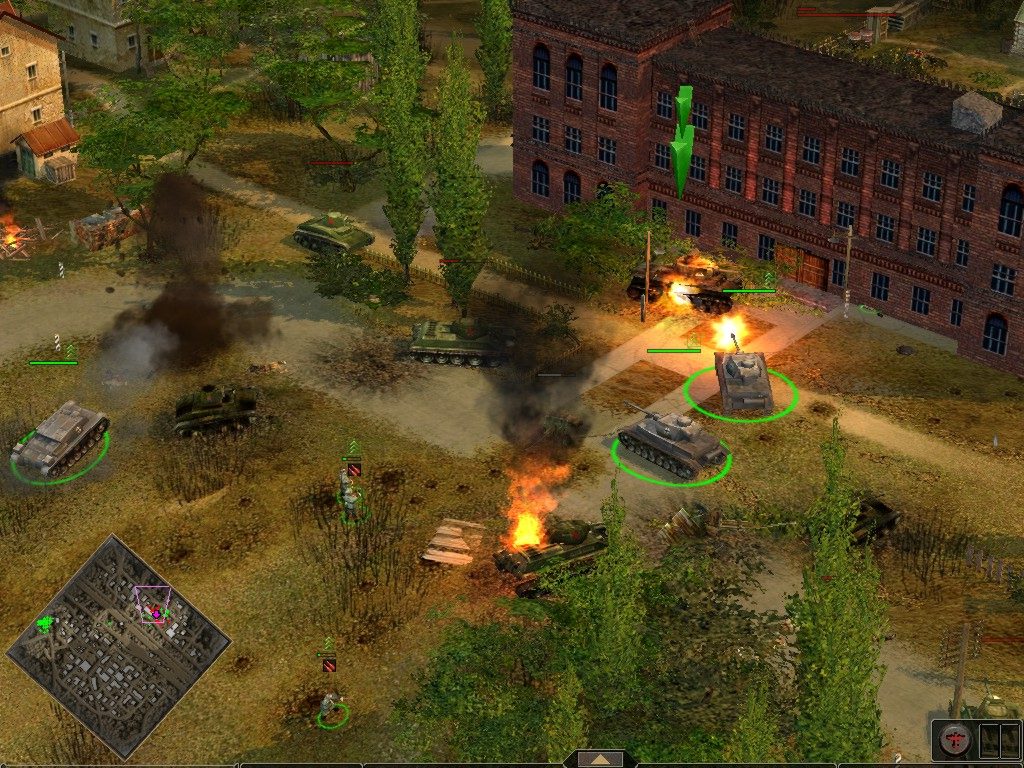
Task: Click the diamond-shaped minimap
Action: click(118, 645)
